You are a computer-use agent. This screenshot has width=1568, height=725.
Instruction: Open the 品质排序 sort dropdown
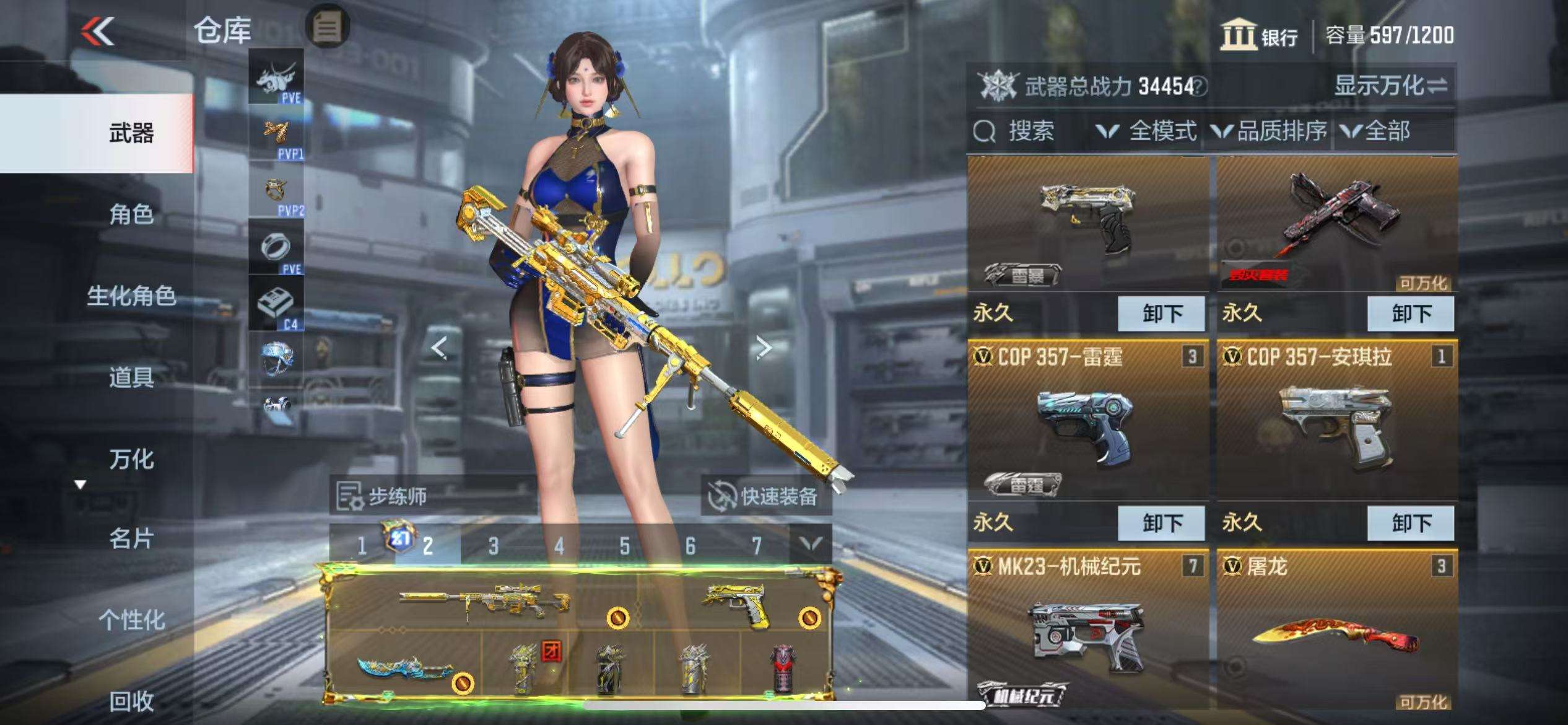(x=1270, y=131)
